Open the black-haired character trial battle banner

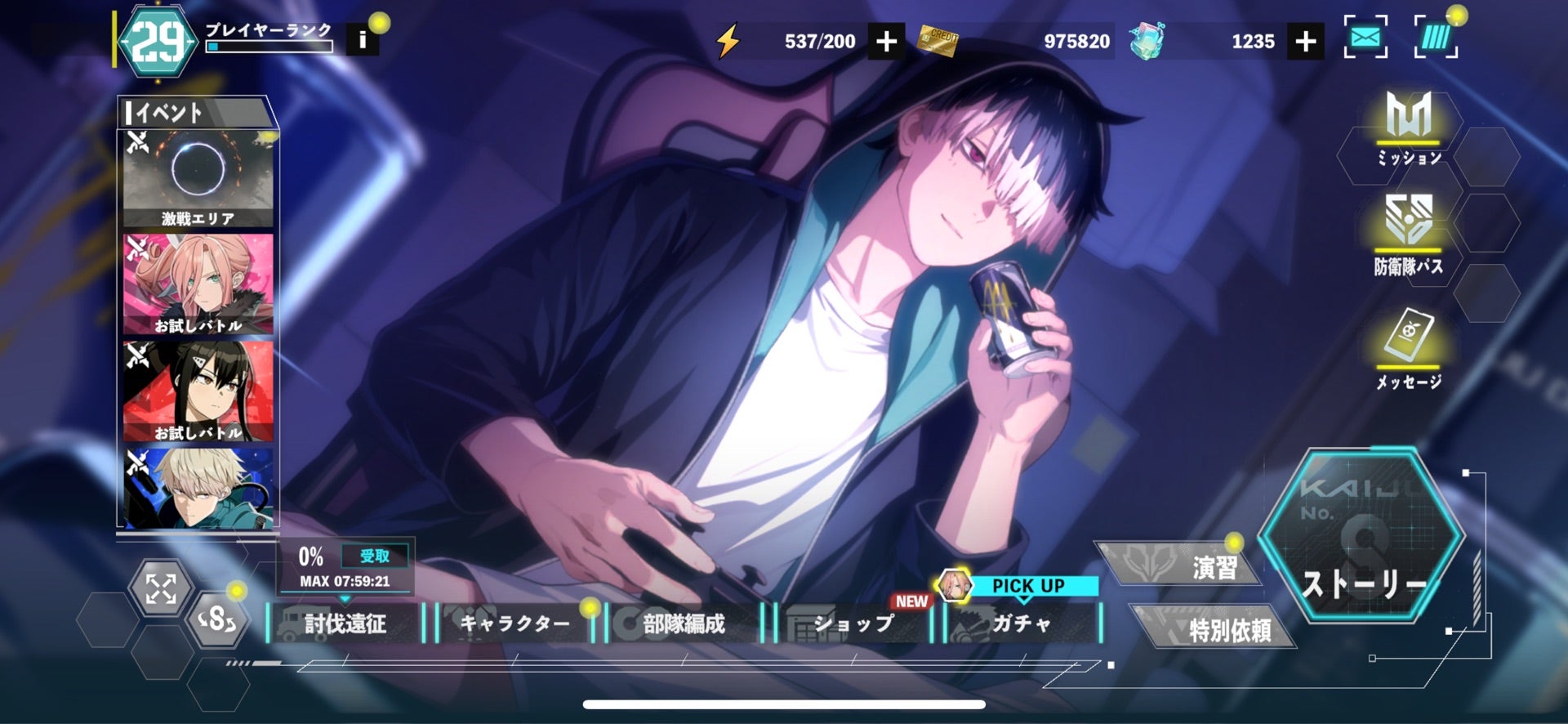[x=198, y=391]
